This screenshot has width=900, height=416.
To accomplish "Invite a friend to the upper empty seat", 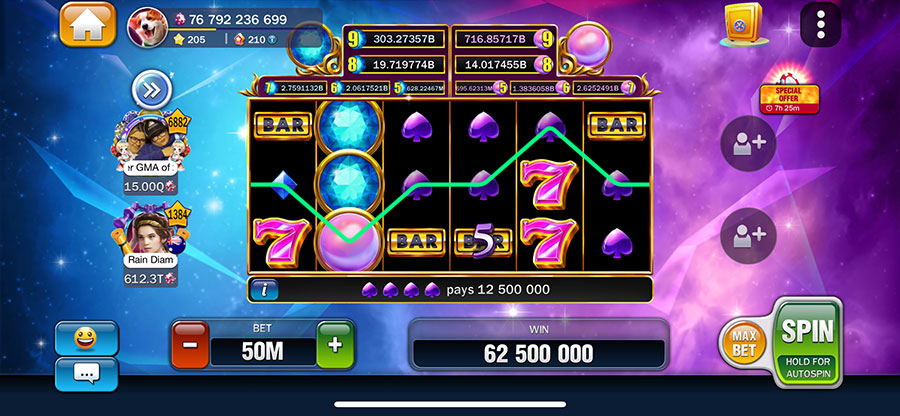I will tap(748, 143).
